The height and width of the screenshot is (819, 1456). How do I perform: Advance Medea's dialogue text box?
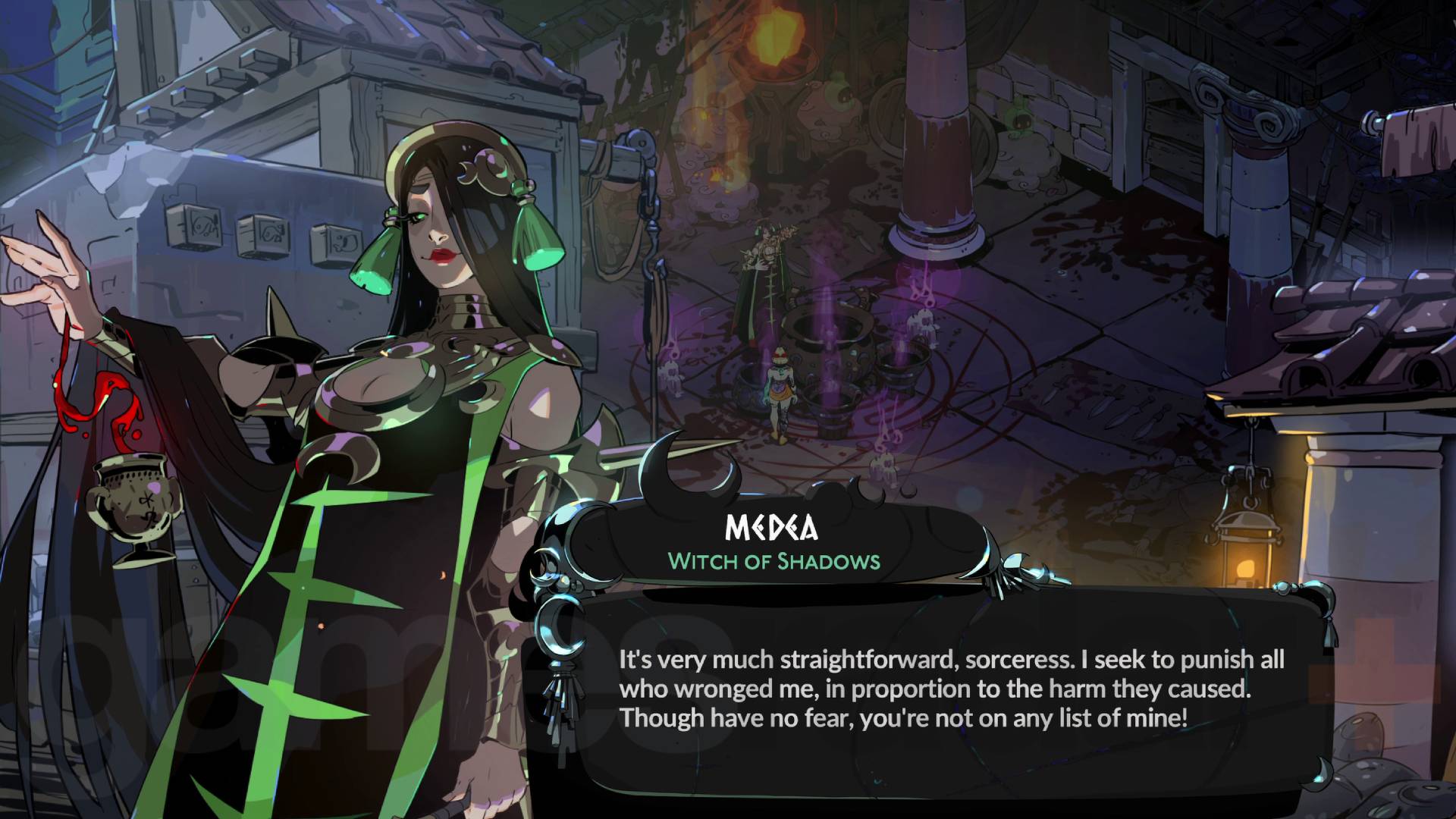[x=951, y=689]
